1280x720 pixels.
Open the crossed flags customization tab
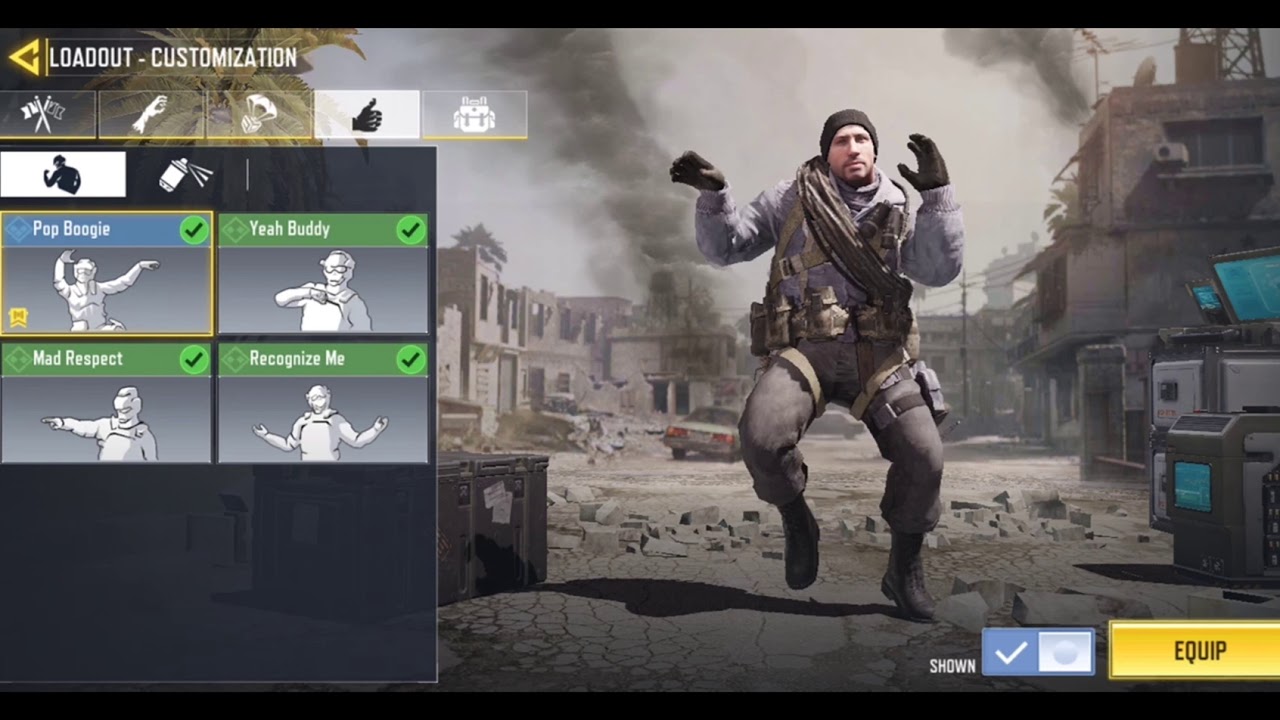pos(48,114)
